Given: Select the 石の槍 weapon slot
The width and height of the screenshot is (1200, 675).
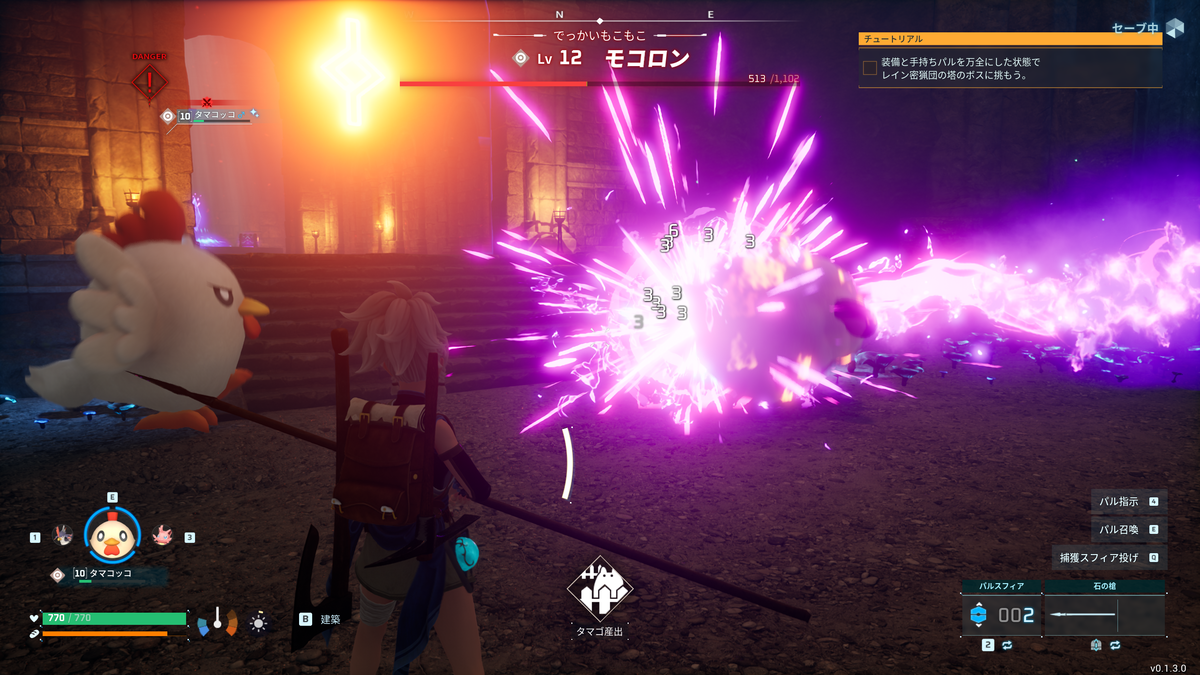Looking at the screenshot, I should (1104, 615).
